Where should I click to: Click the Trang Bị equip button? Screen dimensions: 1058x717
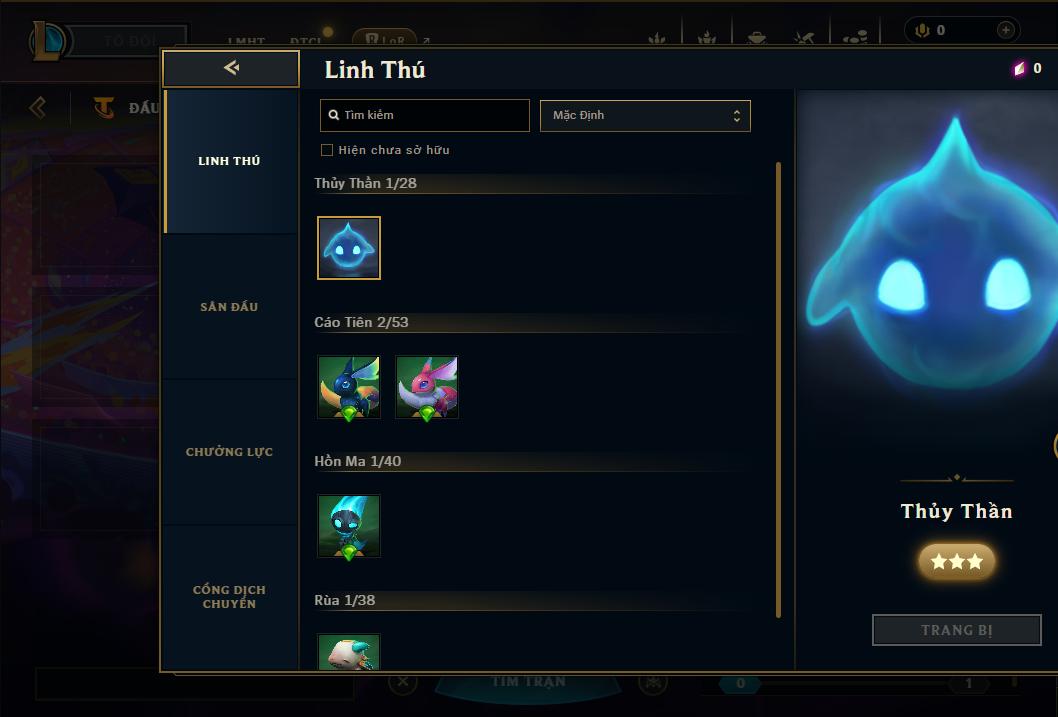coord(956,630)
